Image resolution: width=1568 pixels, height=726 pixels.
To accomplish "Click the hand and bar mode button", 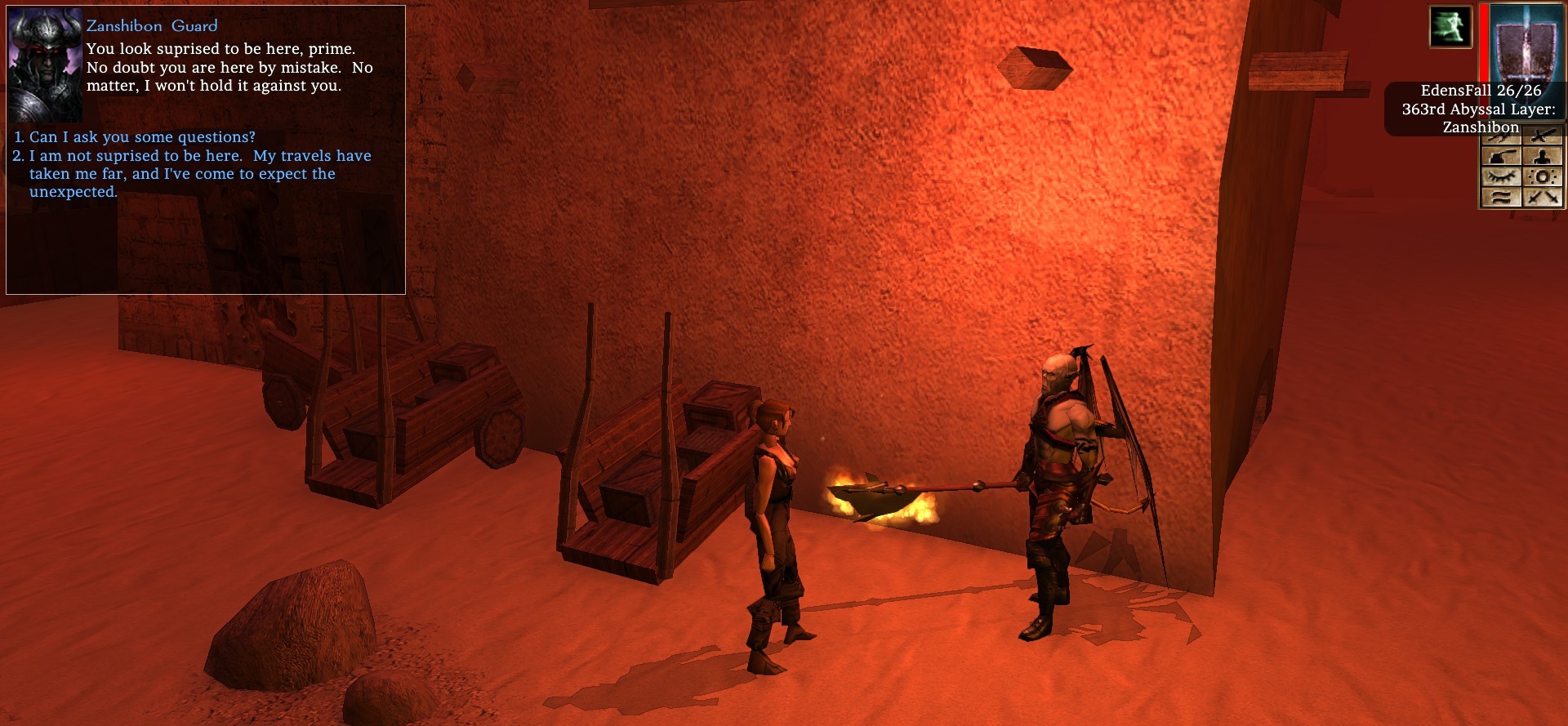I will (1501, 156).
